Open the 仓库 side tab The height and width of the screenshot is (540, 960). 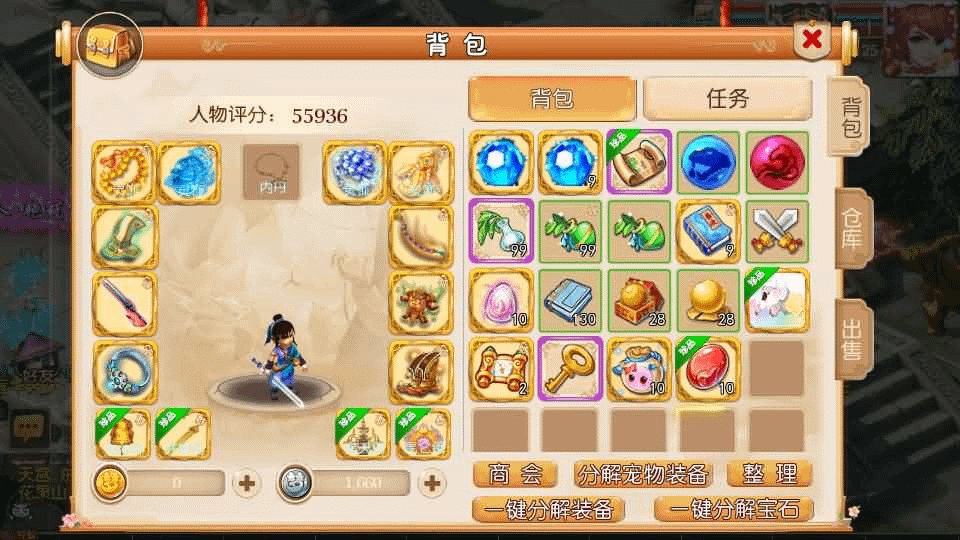pyautogui.click(x=851, y=229)
